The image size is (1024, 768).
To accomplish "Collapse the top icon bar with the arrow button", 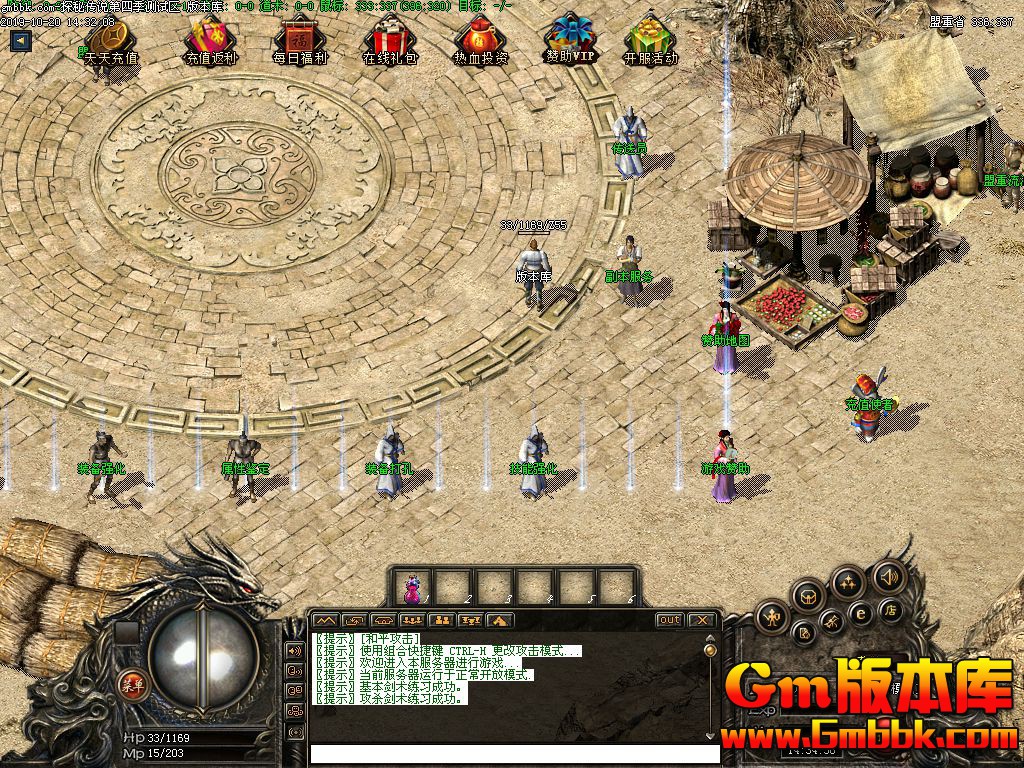I will point(20,41).
